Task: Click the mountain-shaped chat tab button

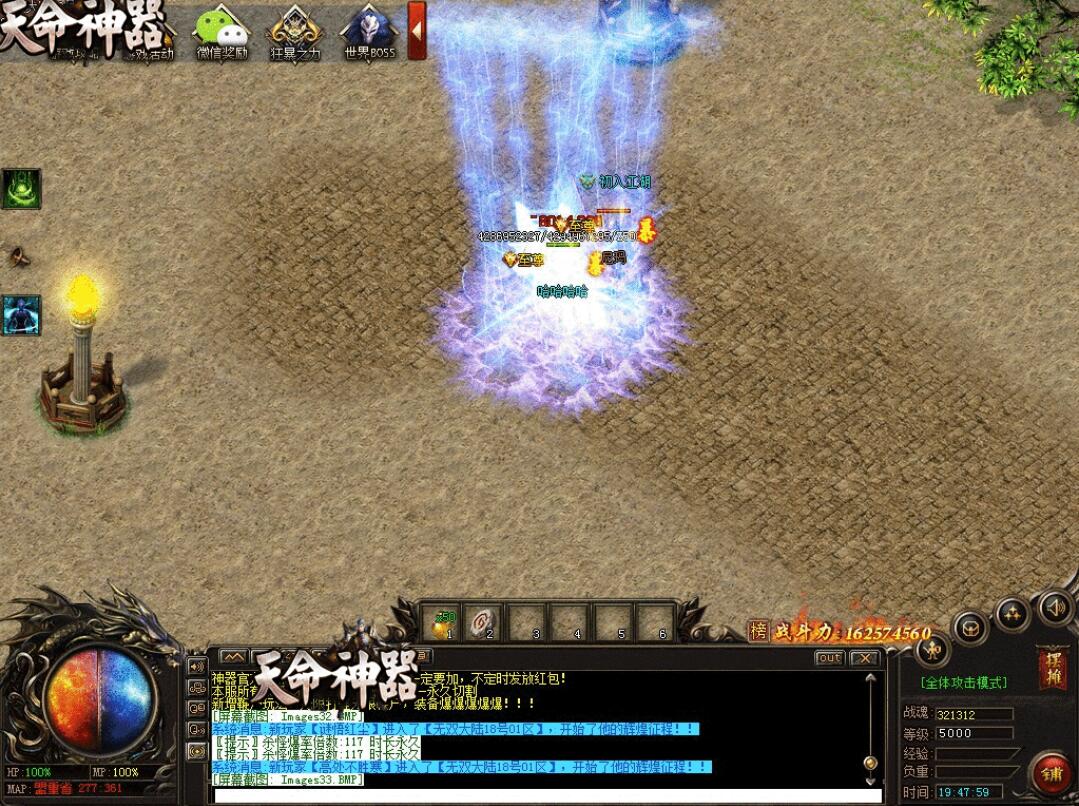Action: [x=233, y=657]
